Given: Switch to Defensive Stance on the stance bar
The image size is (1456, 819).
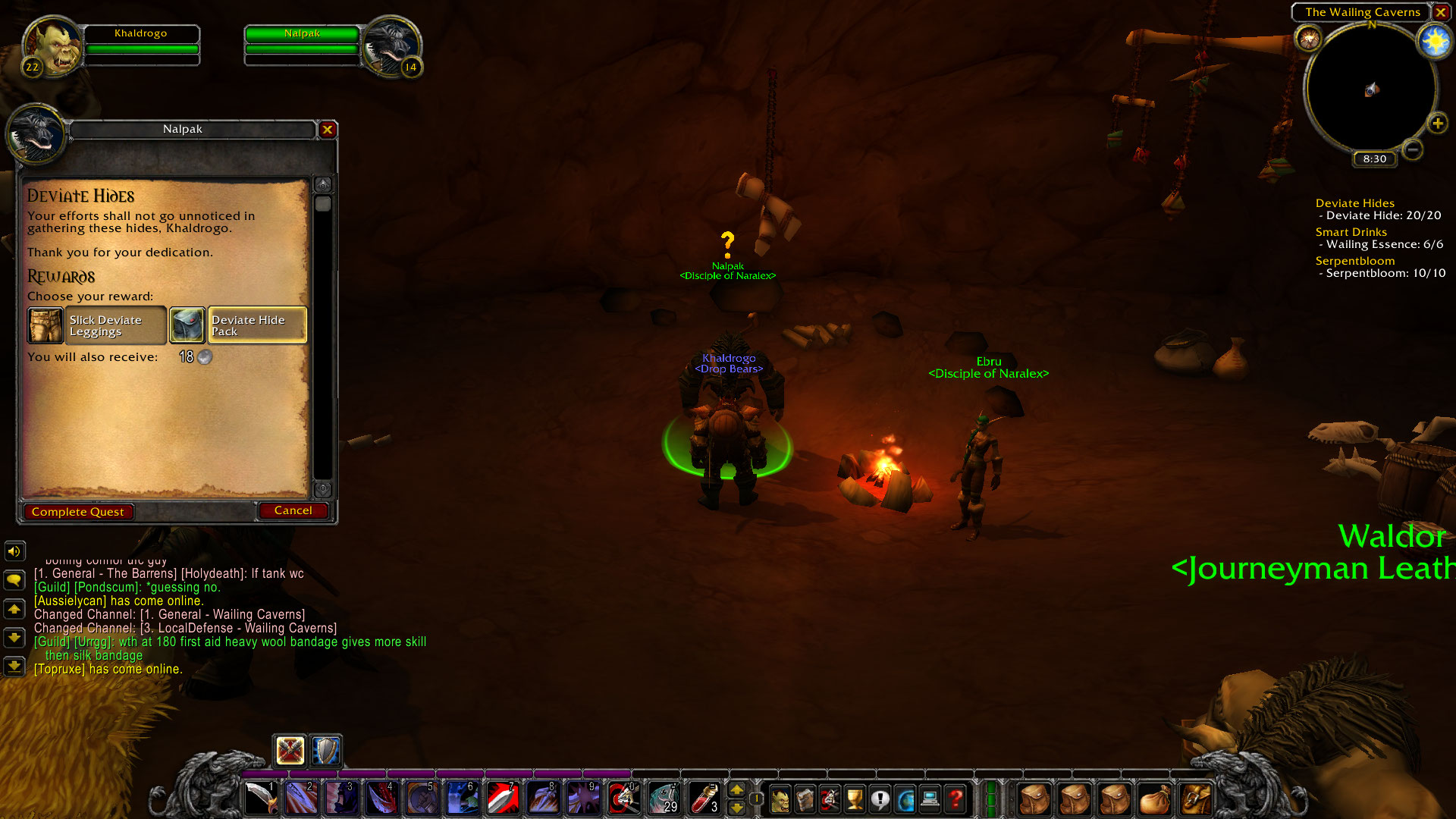Looking at the screenshot, I should [325, 751].
